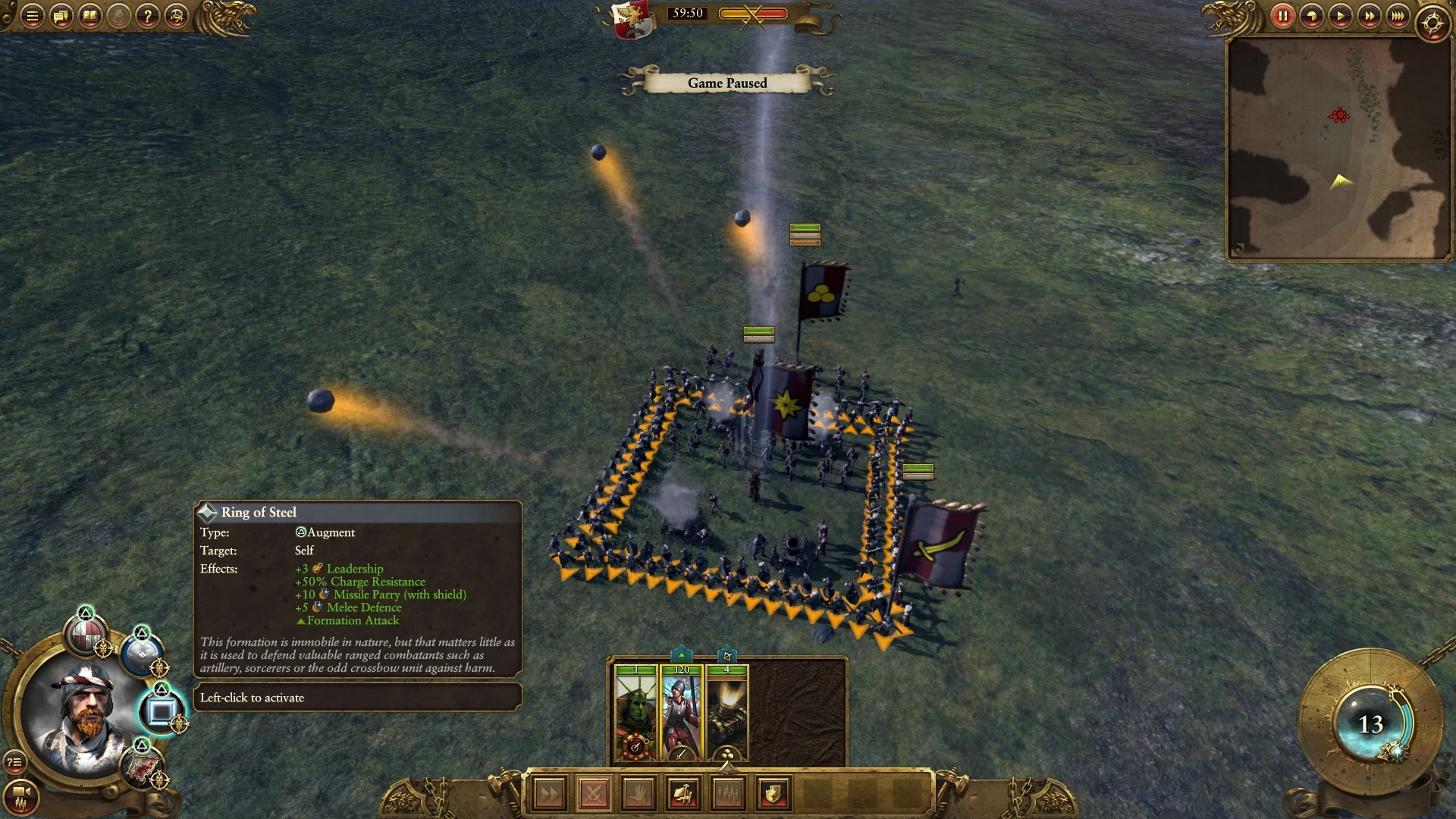Click the red pause button
Screen dimensions: 1456x819
coord(1282,16)
